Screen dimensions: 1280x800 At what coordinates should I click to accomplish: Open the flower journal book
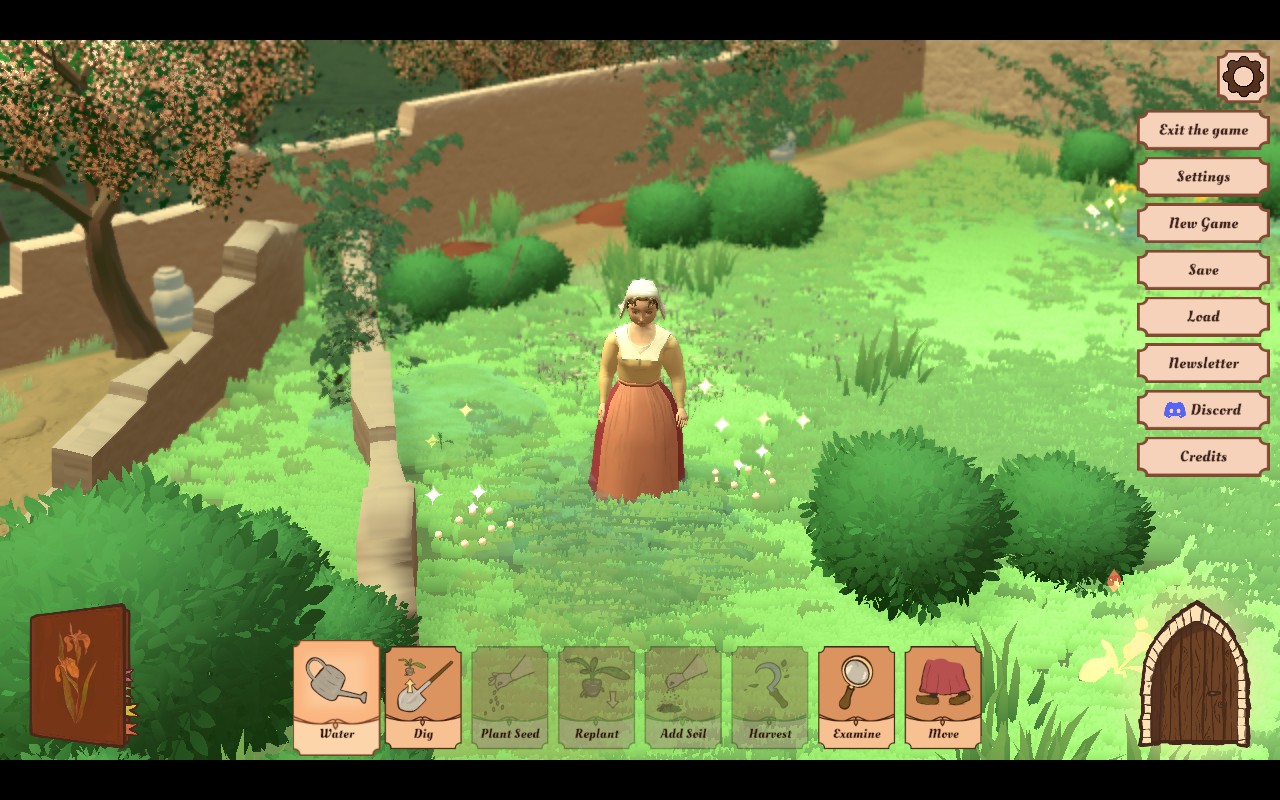coord(80,675)
